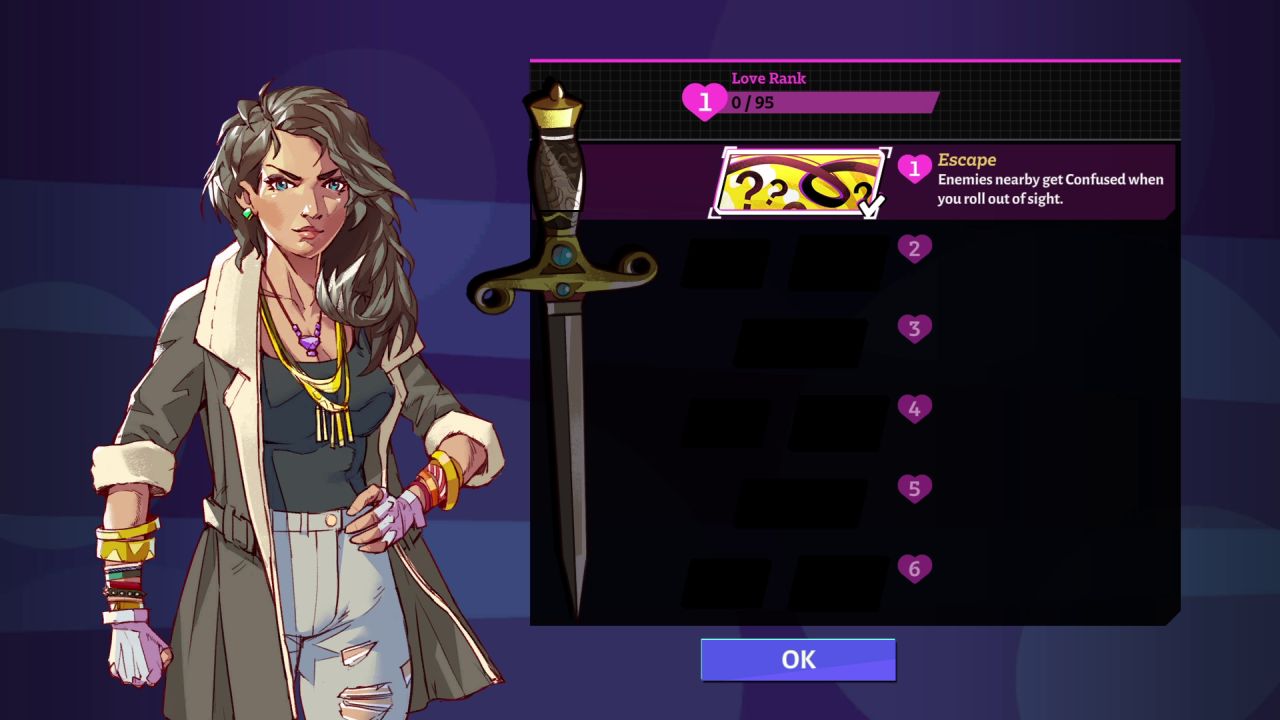
Task: Click the rank 4 heart icon
Action: tap(913, 408)
